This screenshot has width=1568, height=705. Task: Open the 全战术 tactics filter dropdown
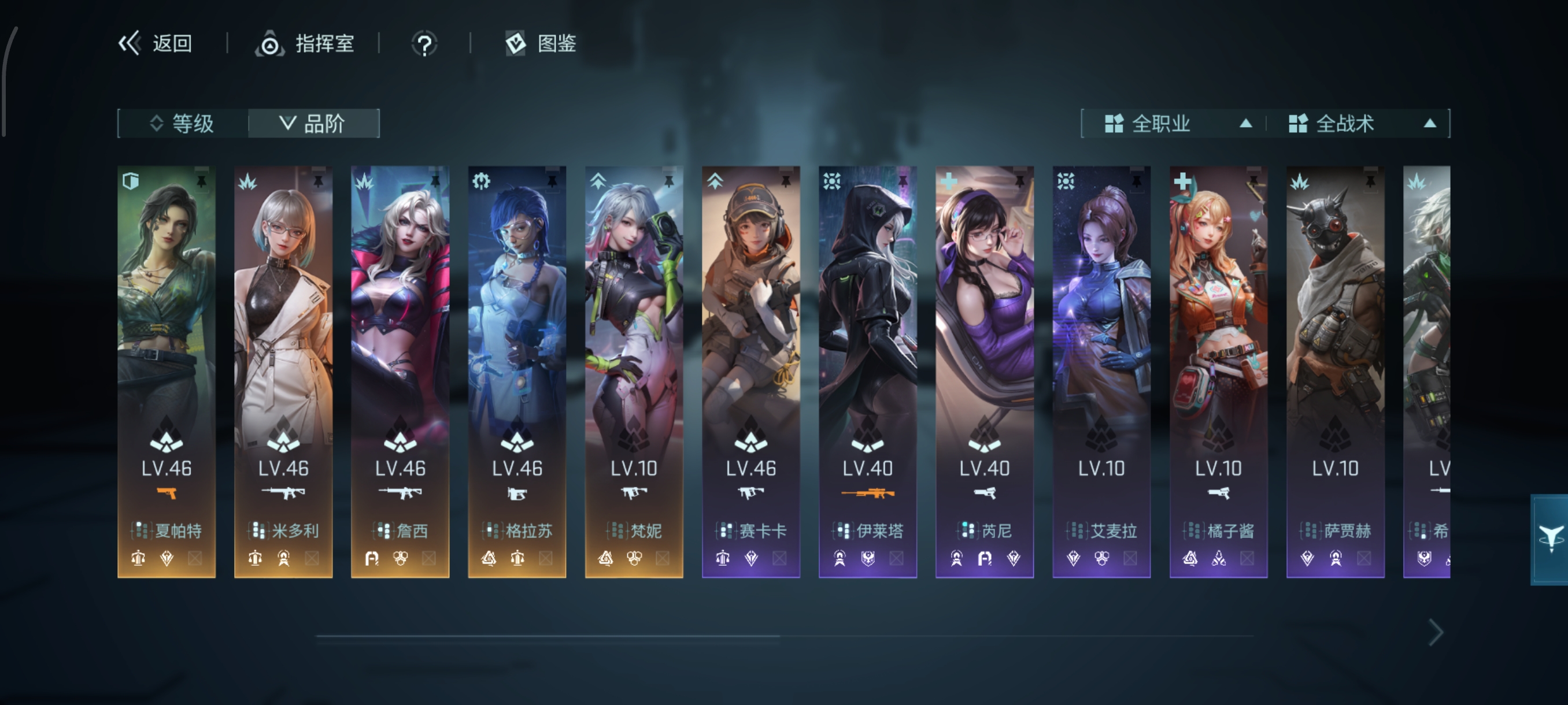pos(1360,124)
